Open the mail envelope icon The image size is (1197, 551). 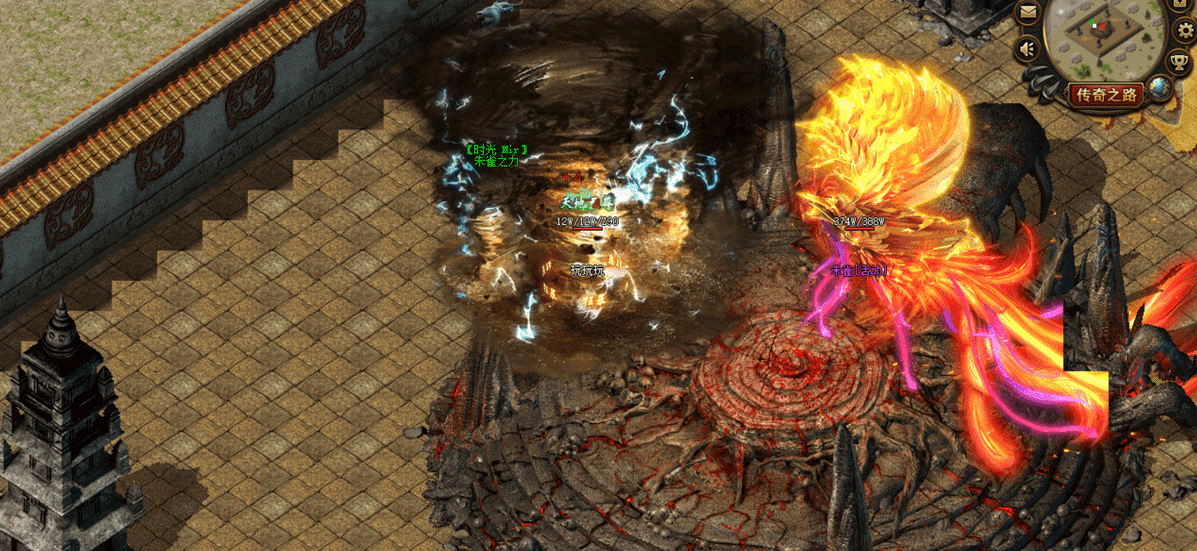(x=1027, y=13)
